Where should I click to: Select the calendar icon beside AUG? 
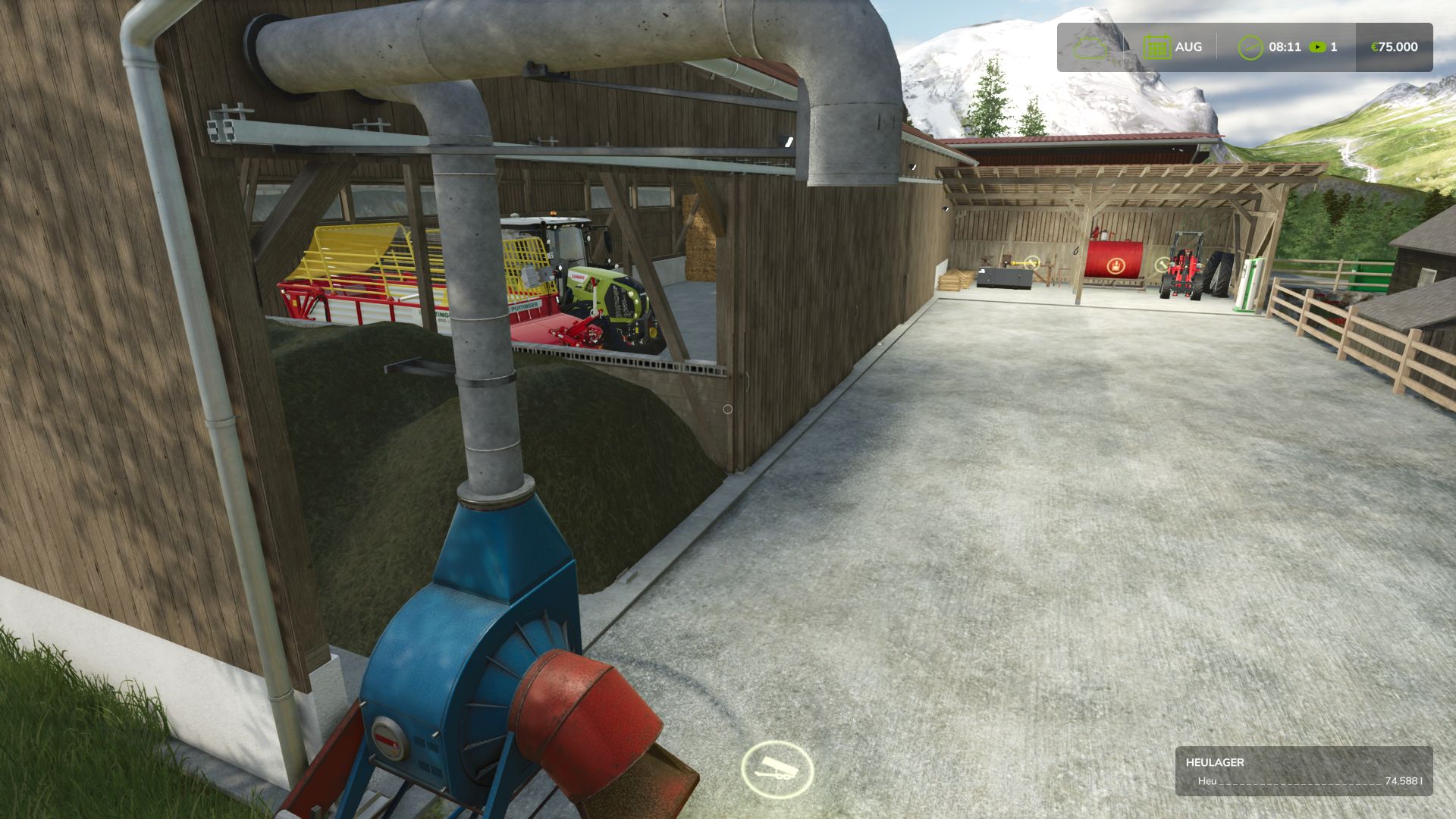[1156, 46]
